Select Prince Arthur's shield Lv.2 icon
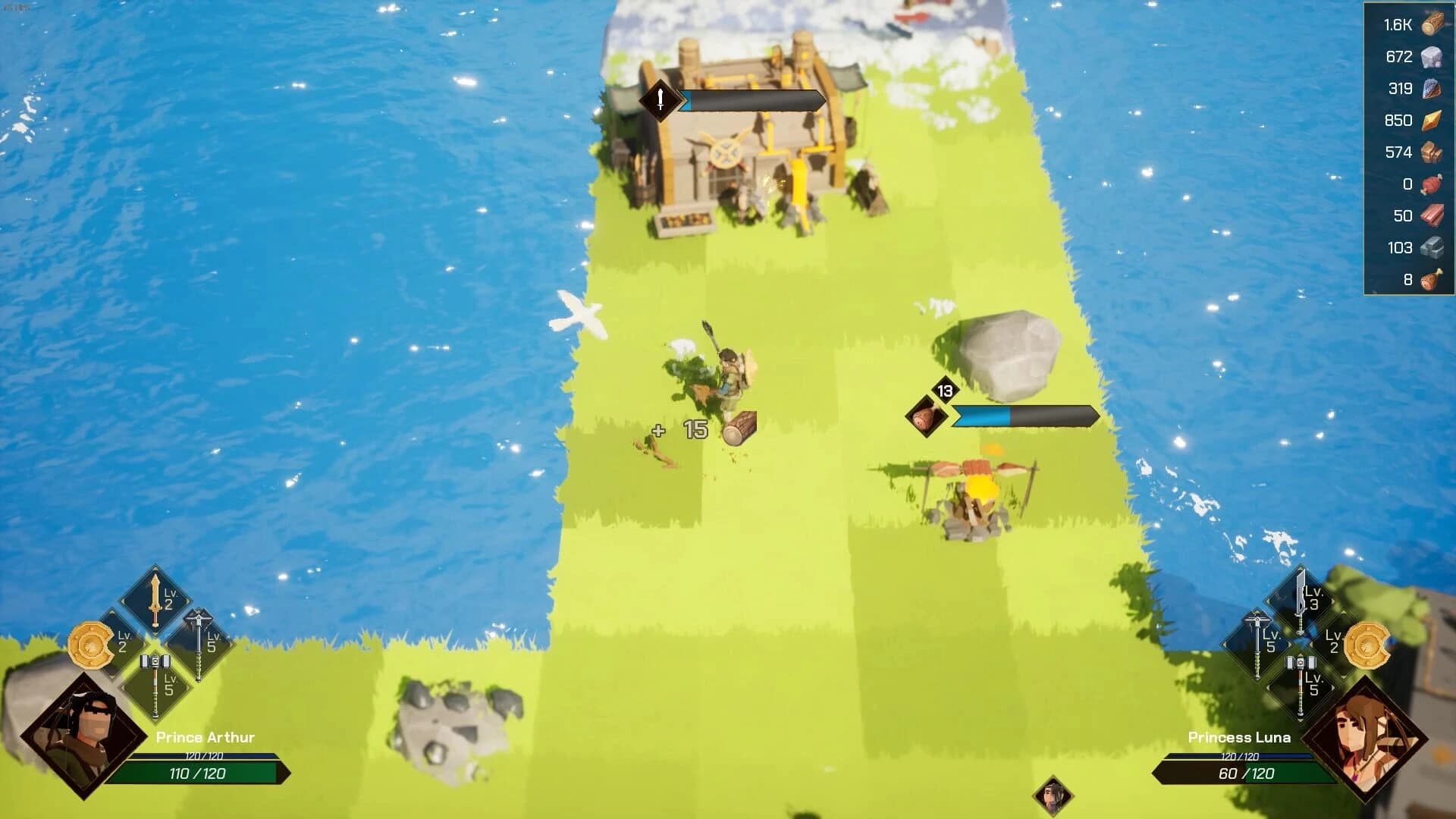Viewport: 1456px width, 819px height. [x=90, y=645]
